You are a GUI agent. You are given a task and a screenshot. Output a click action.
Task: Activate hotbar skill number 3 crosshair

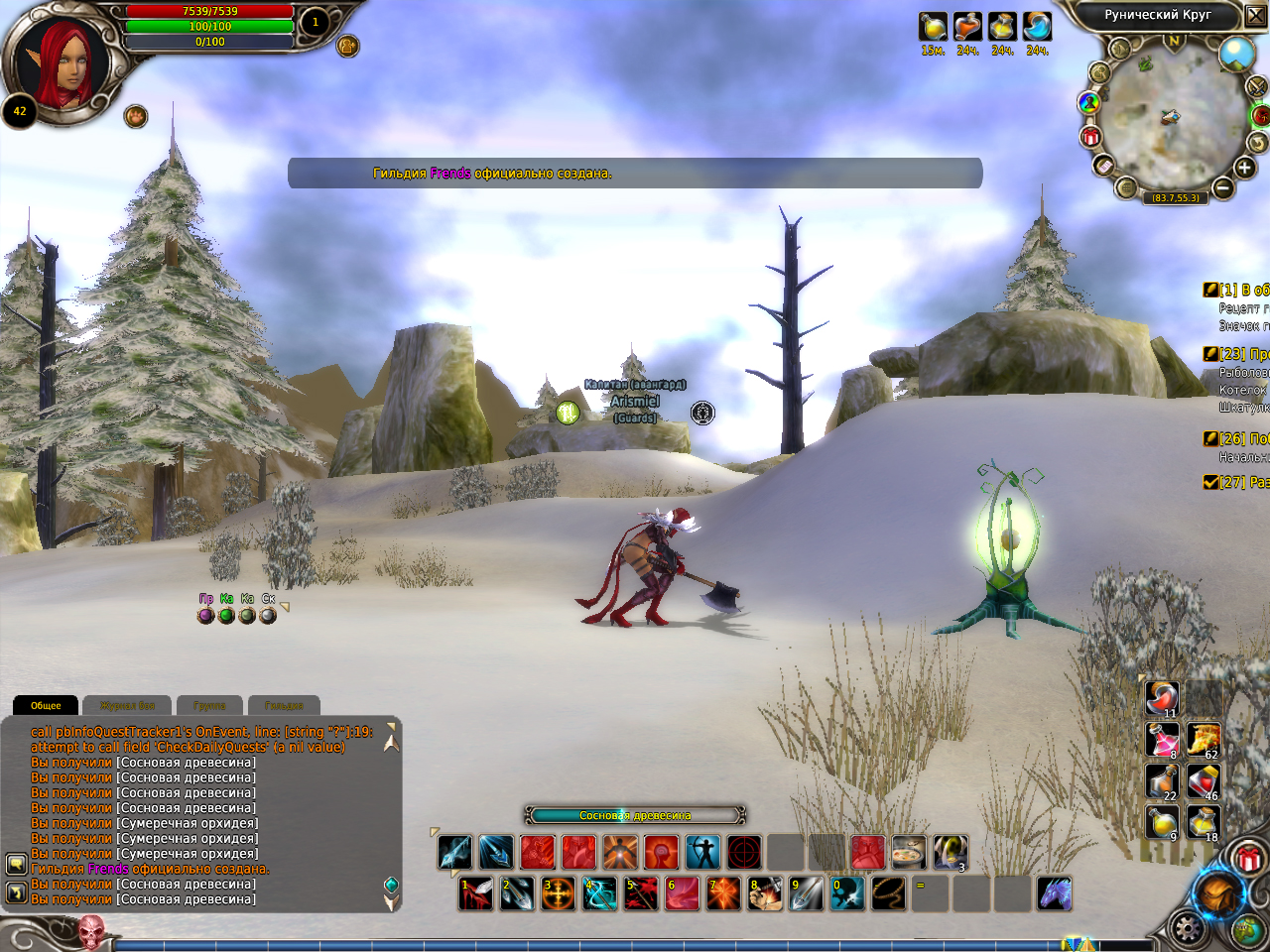pos(558,893)
